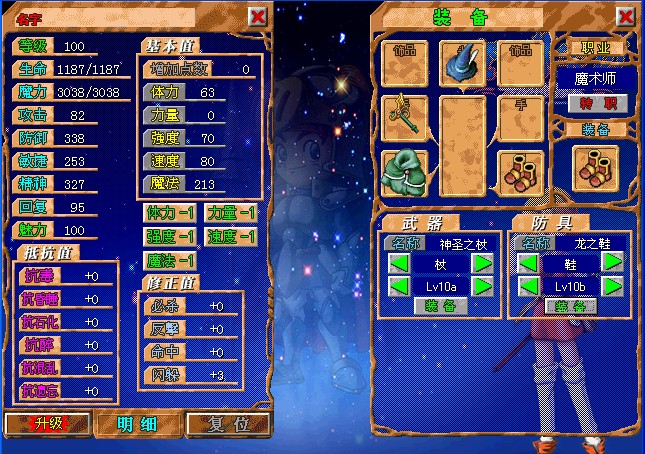The height and width of the screenshot is (454, 645).
Task: Select the golden staff weapon slot
Action: [405, 118]
